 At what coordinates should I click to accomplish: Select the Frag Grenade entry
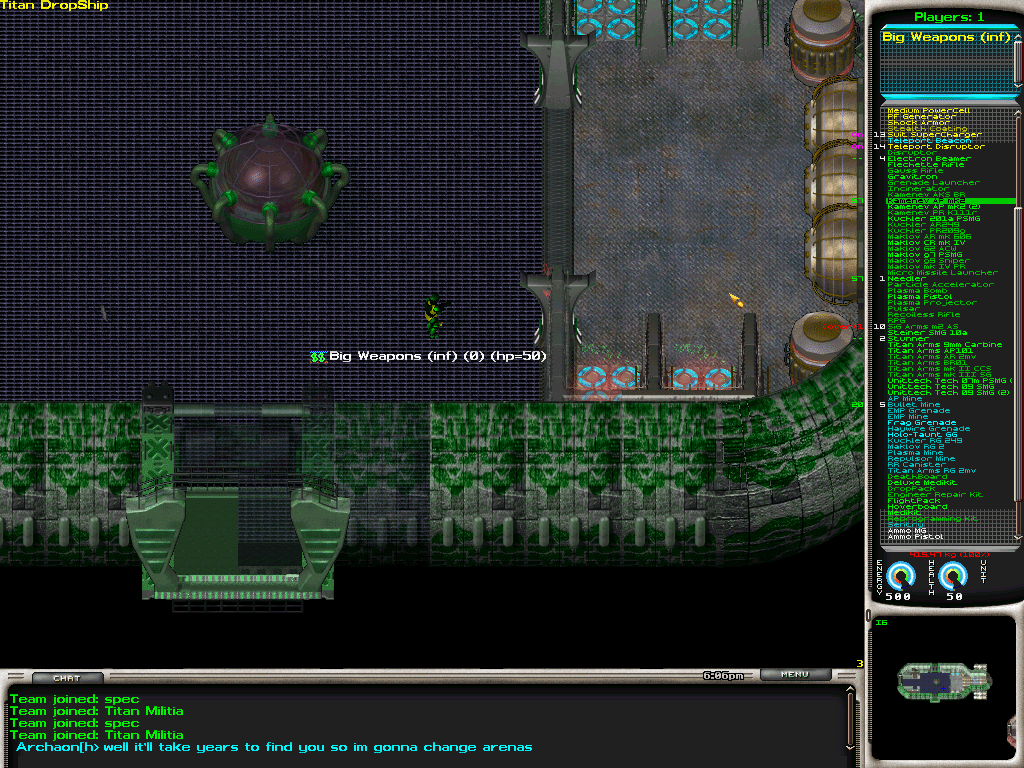(922, 423)
